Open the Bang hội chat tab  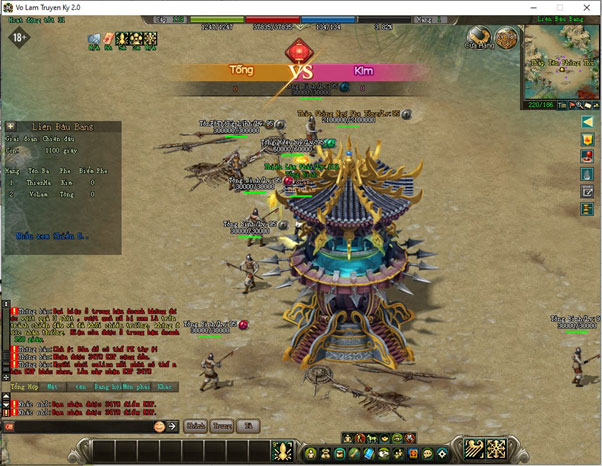coord(106,385)
